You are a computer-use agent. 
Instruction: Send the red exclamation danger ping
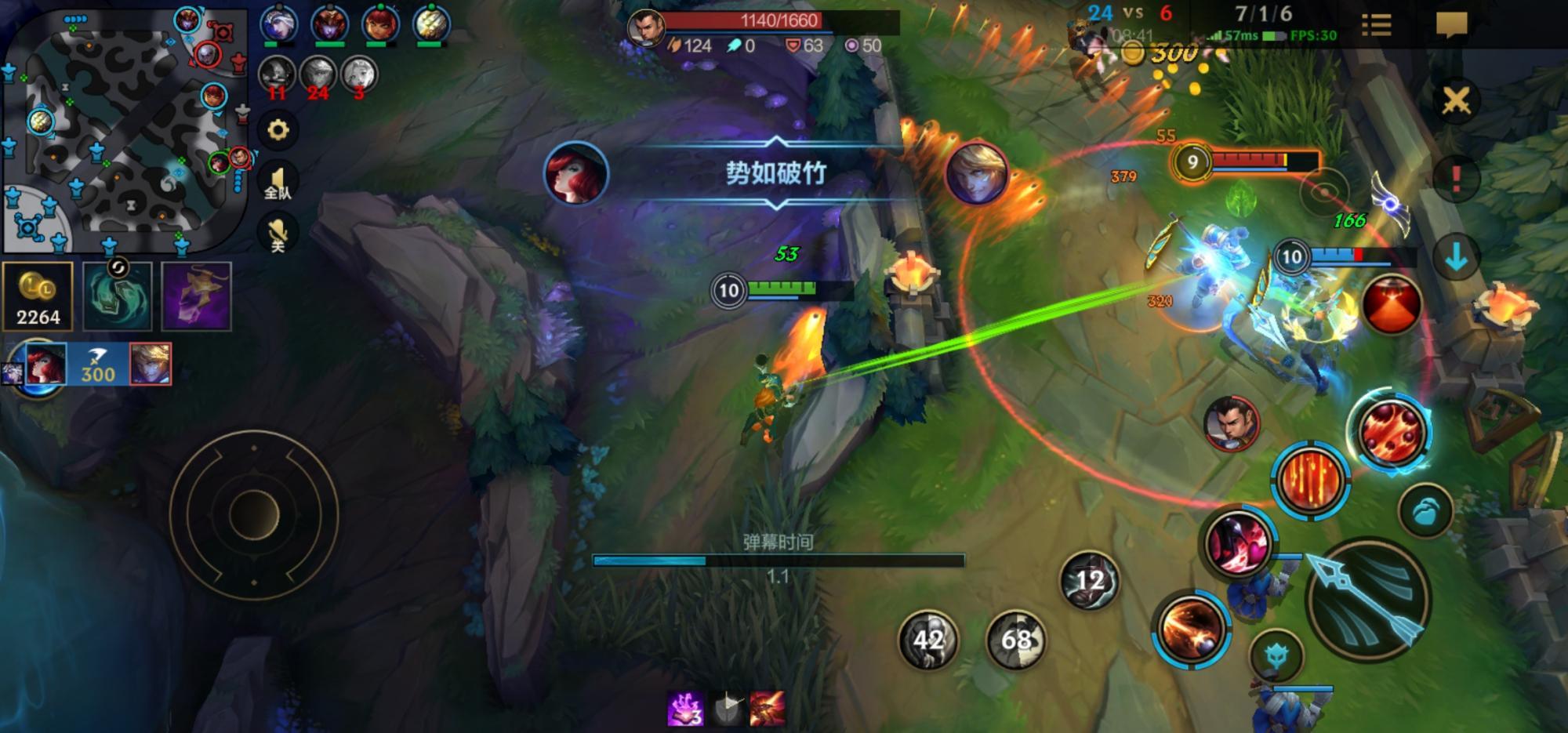(1456, 179)
